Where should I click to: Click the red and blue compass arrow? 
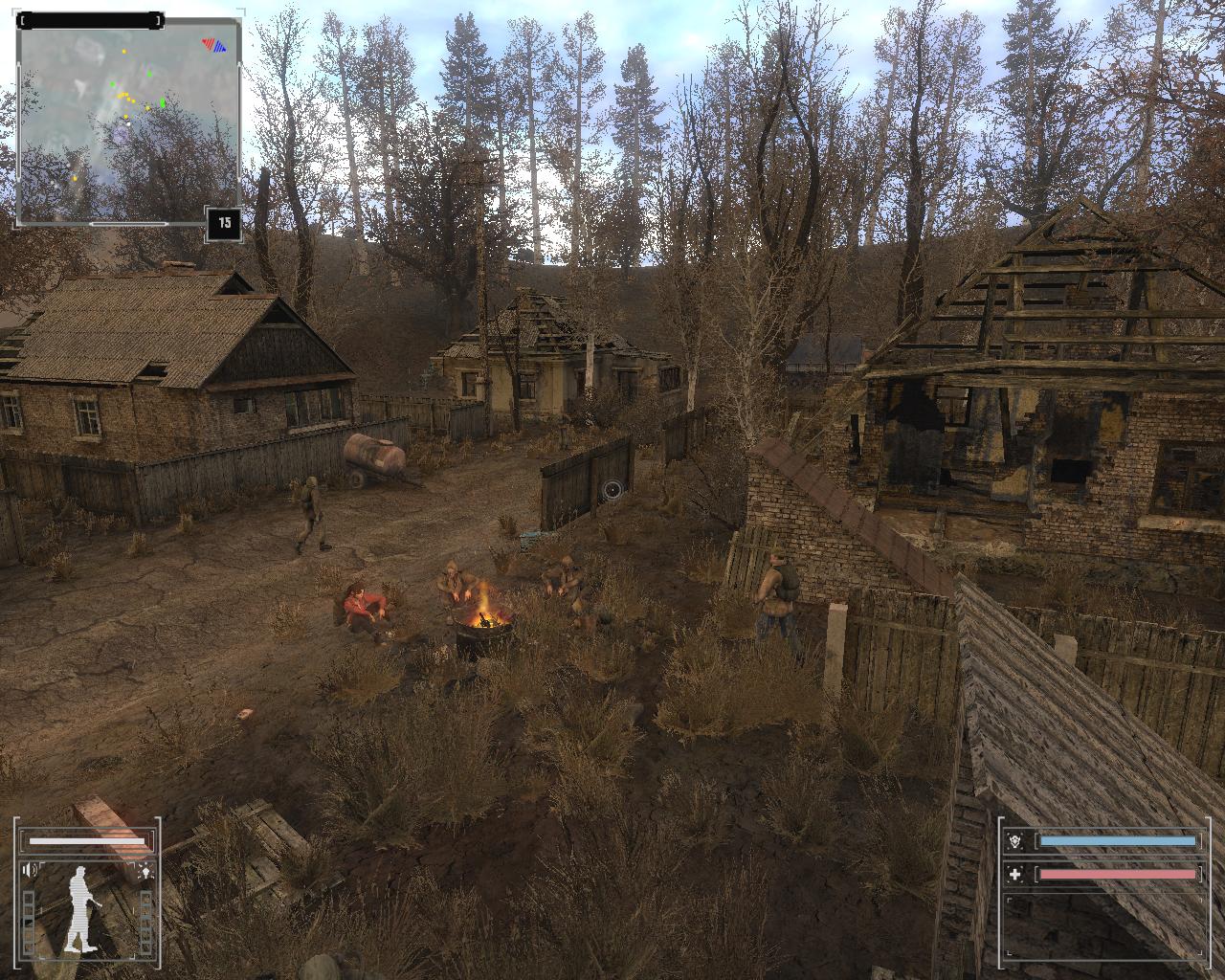[x=214, y=44]
